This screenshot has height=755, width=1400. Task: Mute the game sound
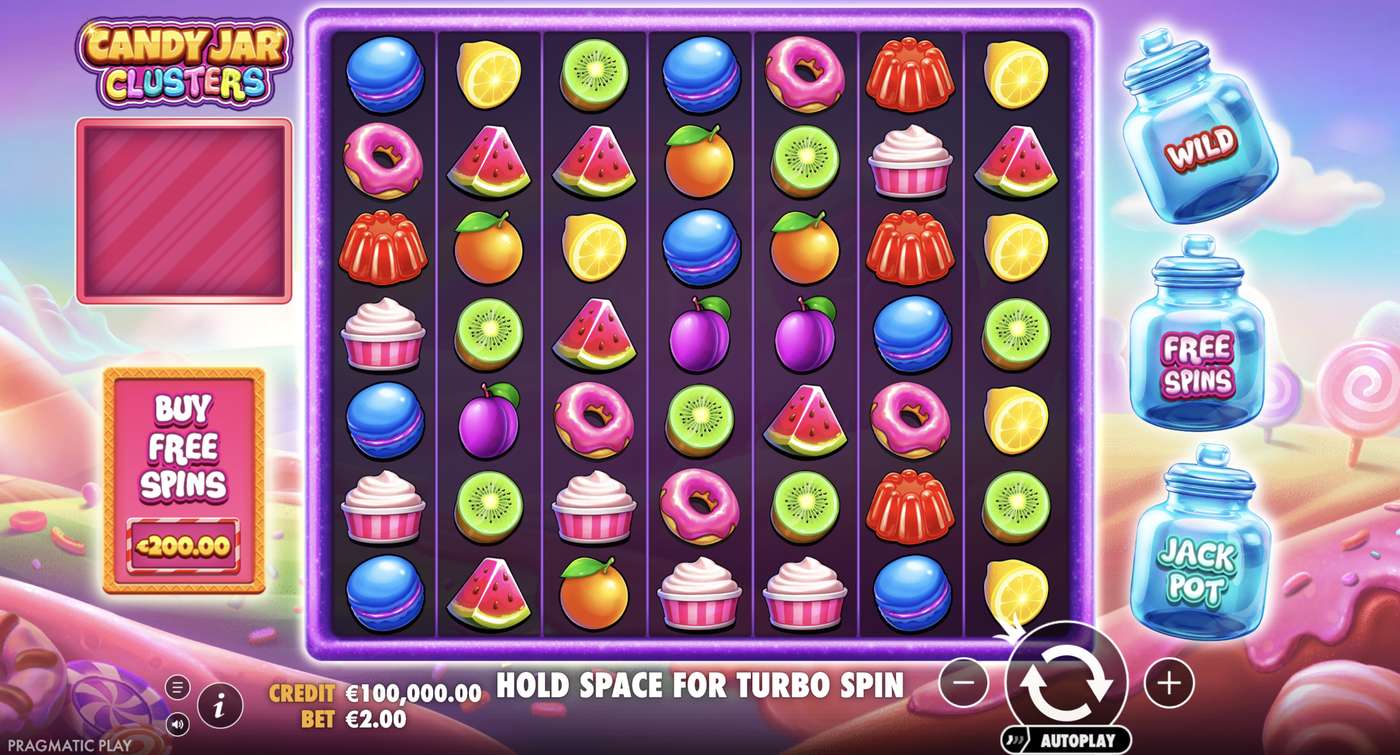(178, 722)
